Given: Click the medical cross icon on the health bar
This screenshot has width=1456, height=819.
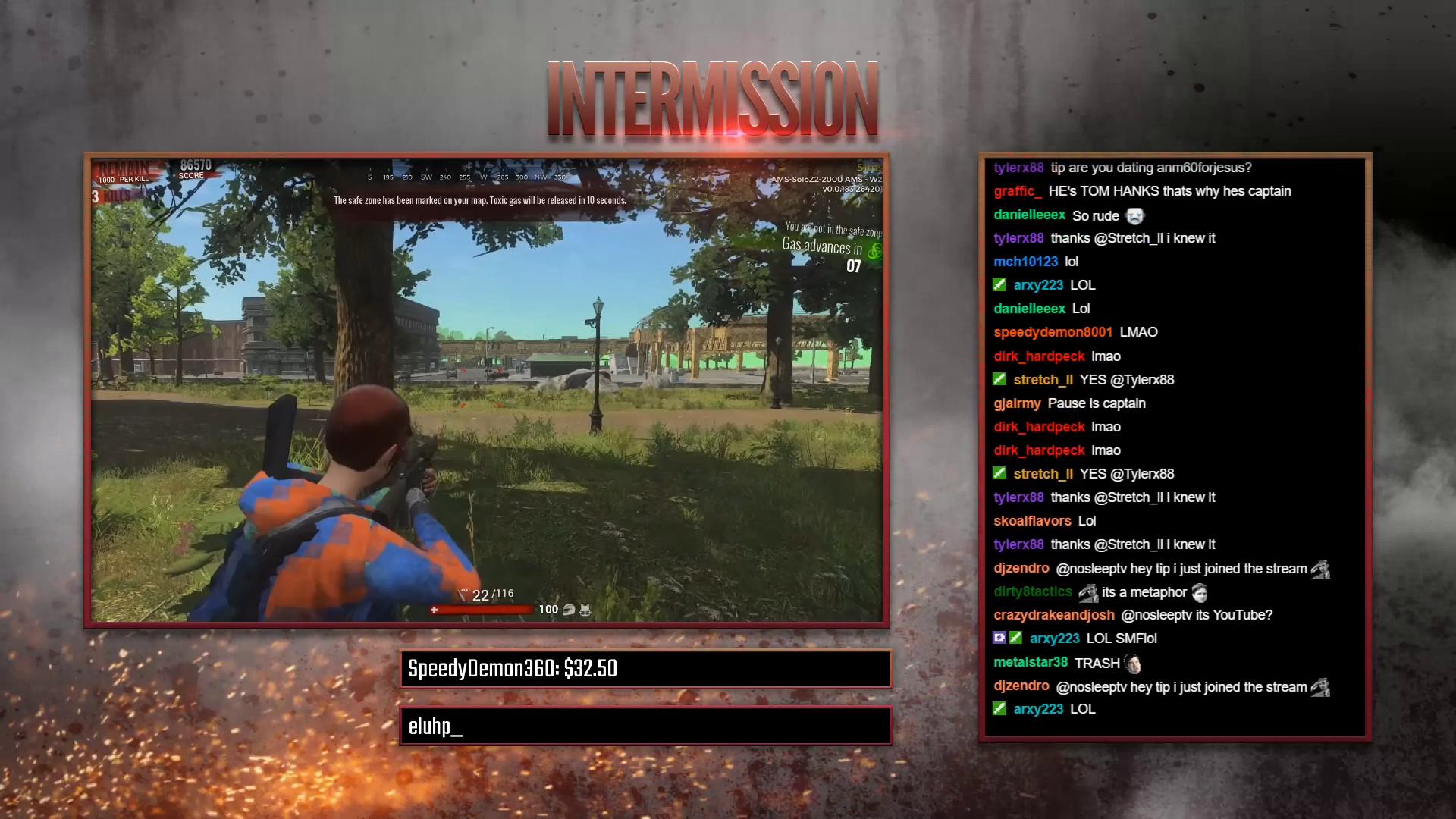Looking at the screenshot, I should (x=434, y=609).
